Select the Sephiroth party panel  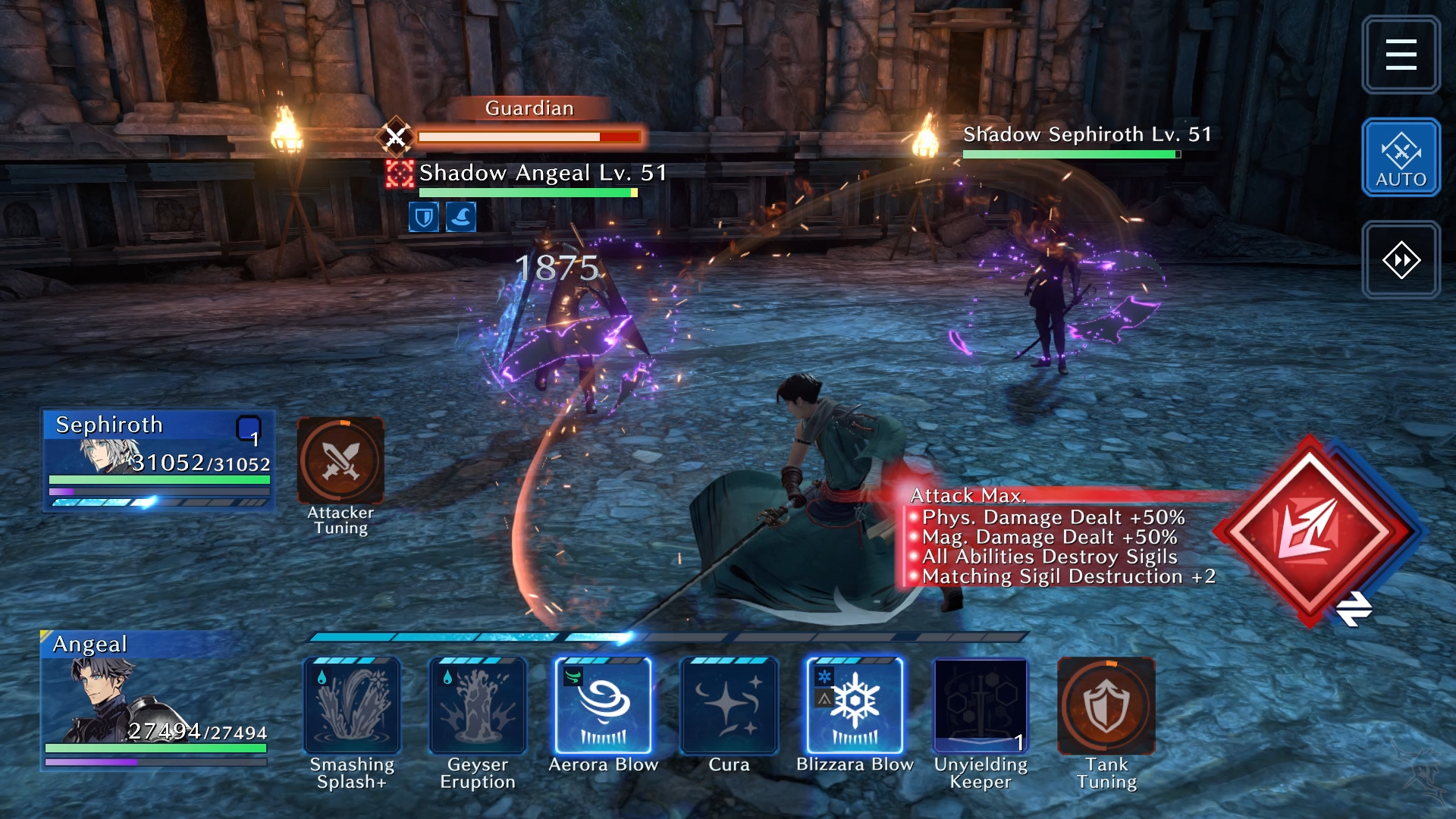tap(158, 460)
